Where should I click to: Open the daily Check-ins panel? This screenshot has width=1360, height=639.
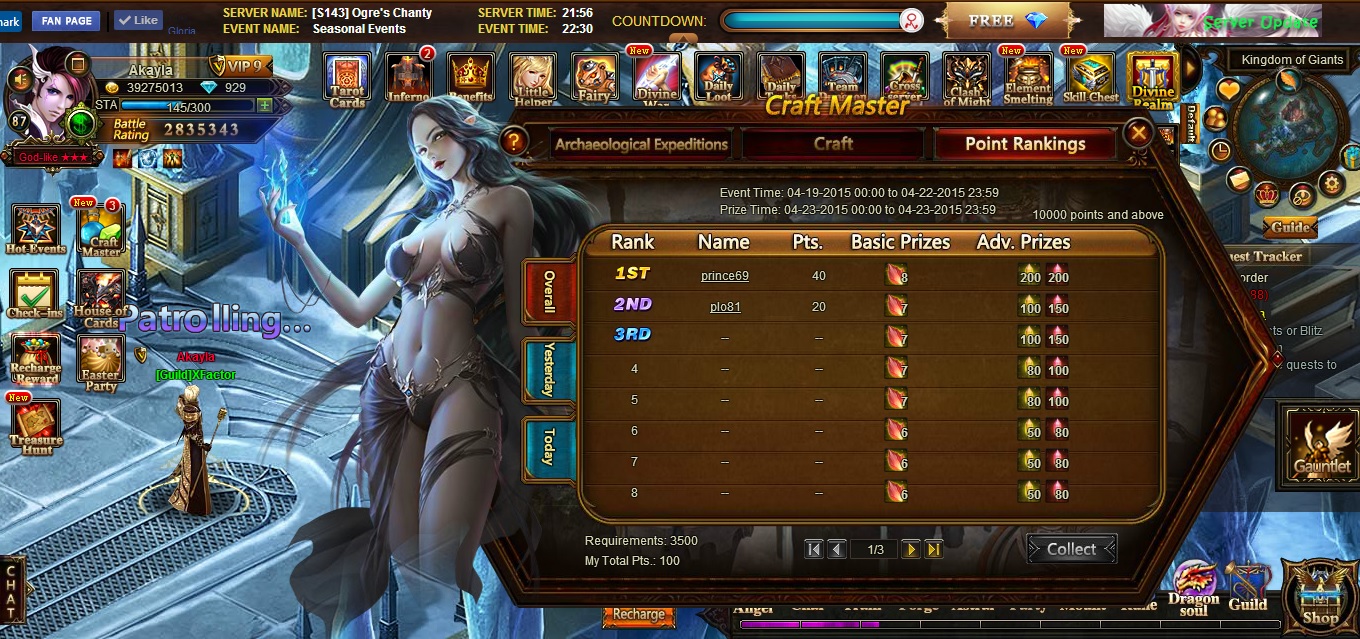[x=34, y=295]
